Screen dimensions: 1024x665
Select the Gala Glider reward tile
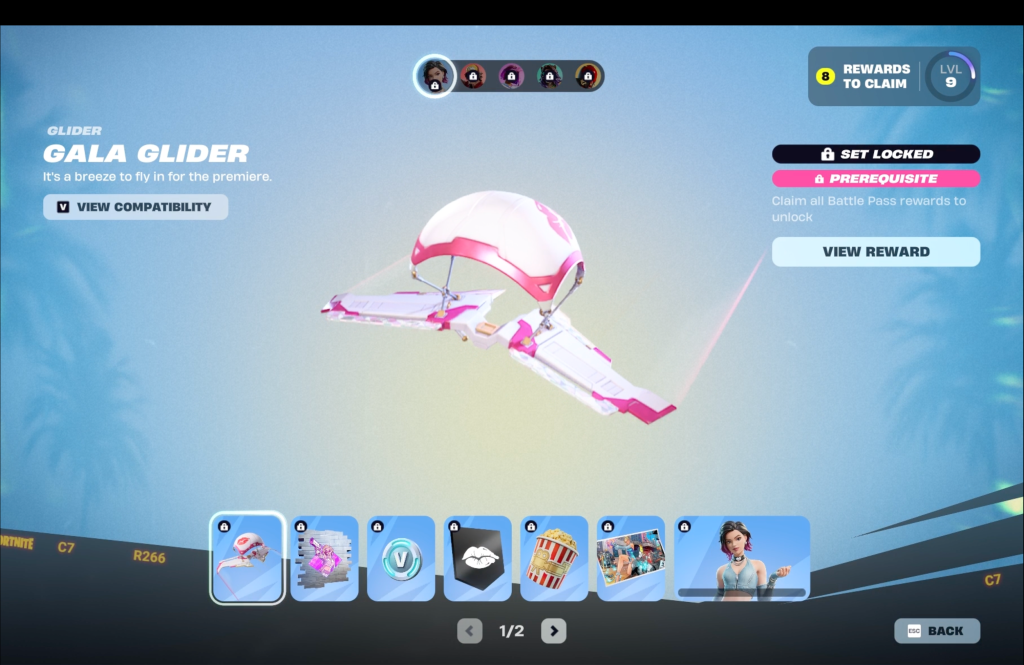click(247, 558)
